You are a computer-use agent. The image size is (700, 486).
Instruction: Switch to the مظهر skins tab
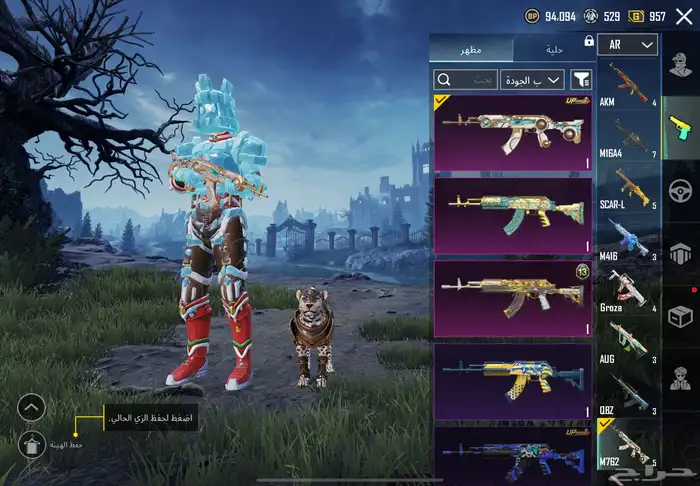(x=471, y=49)
